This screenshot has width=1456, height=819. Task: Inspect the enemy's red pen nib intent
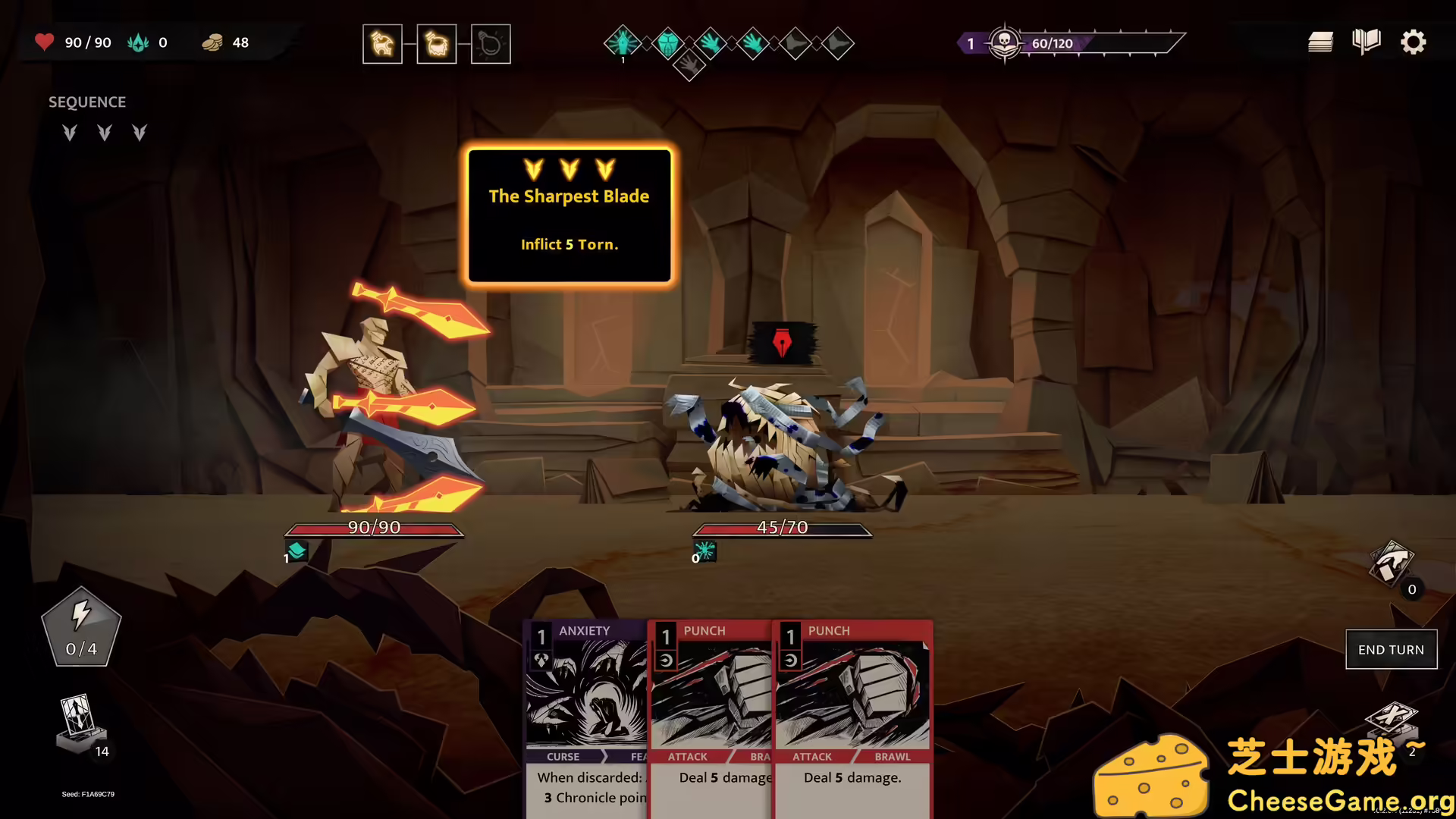782,344
